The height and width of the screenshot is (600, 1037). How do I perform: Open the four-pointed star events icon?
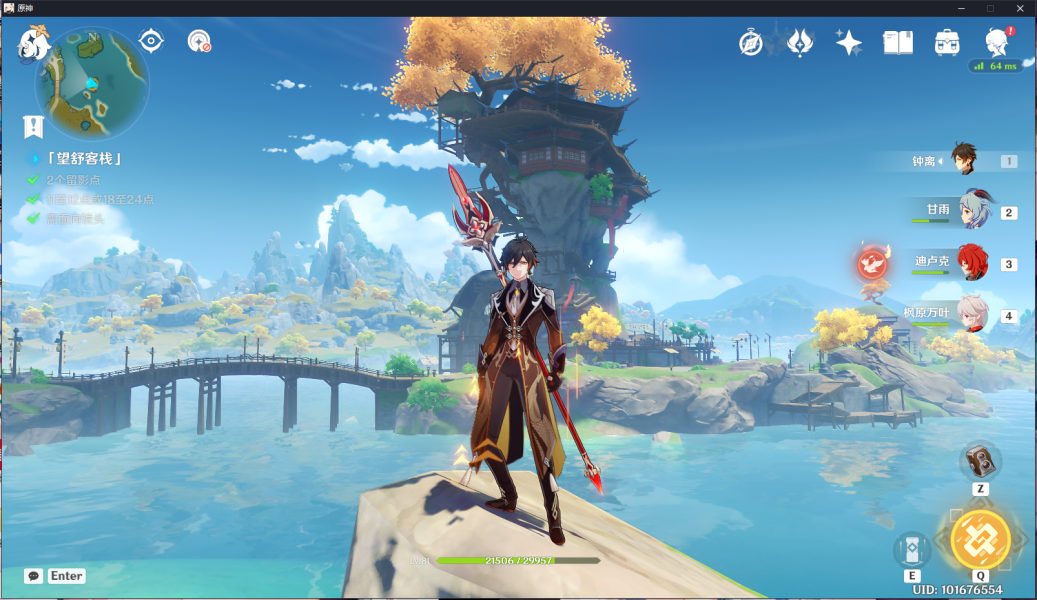pyautogui.click(x=849, y=42)
